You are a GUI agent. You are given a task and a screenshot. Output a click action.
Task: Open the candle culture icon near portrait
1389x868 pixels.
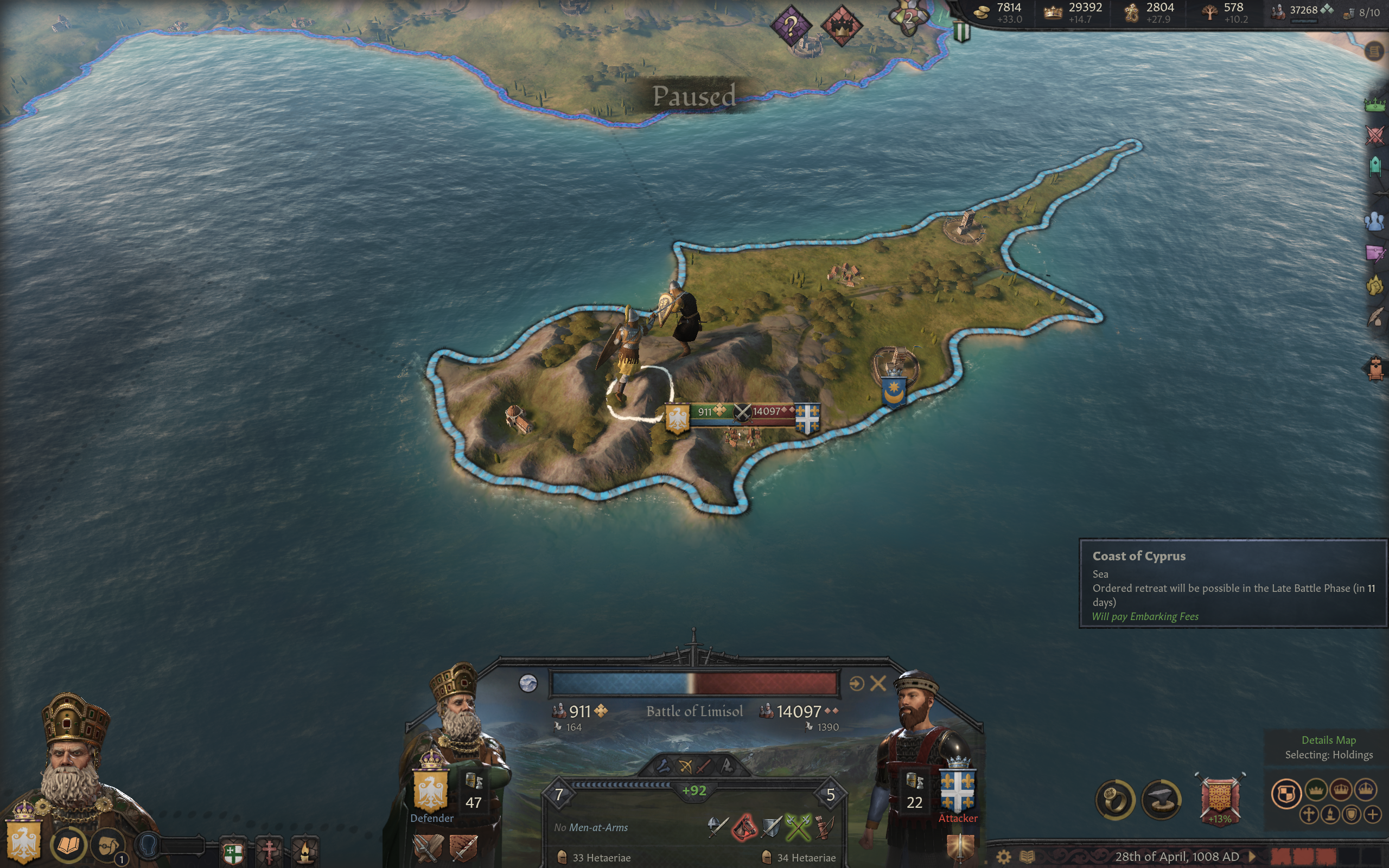[305, 851]
